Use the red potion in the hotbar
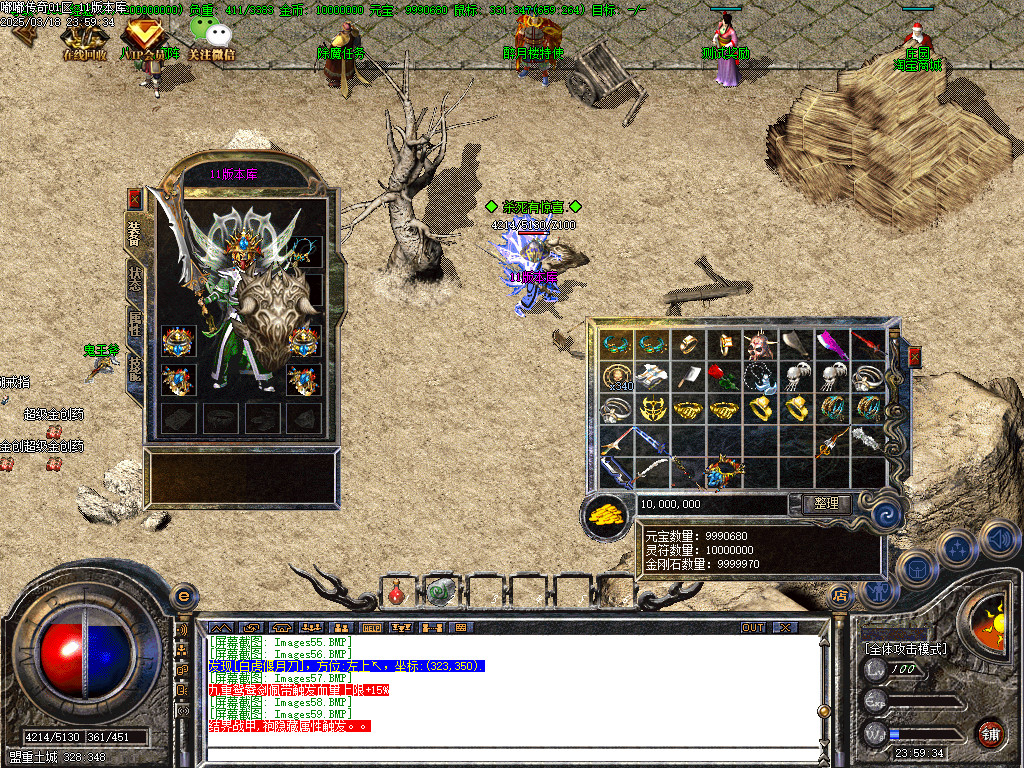Viewport: 1024px width, 768px height. (397, 592)
